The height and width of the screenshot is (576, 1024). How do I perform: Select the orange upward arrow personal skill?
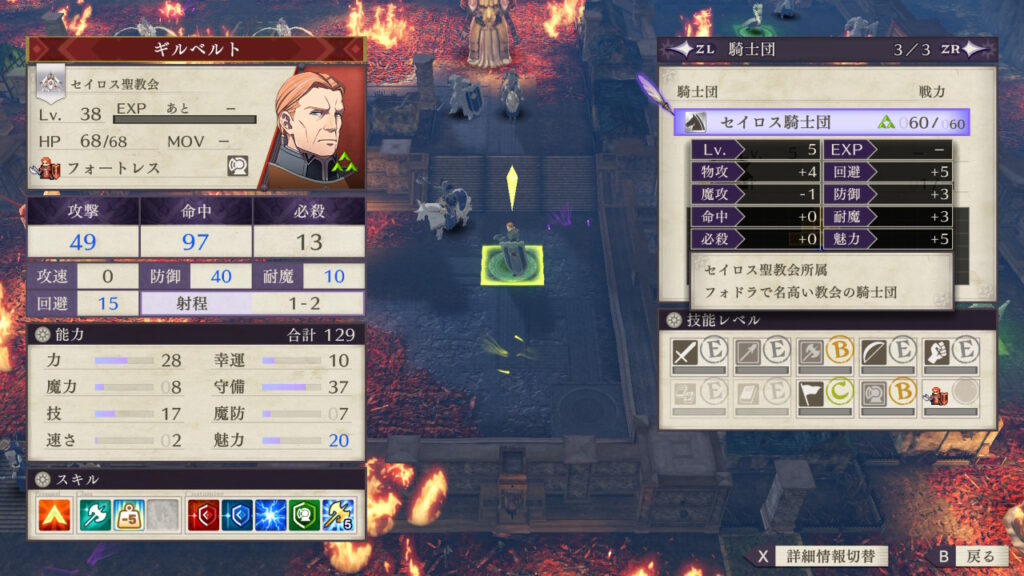pyautogui.click(x=55, y=515)
